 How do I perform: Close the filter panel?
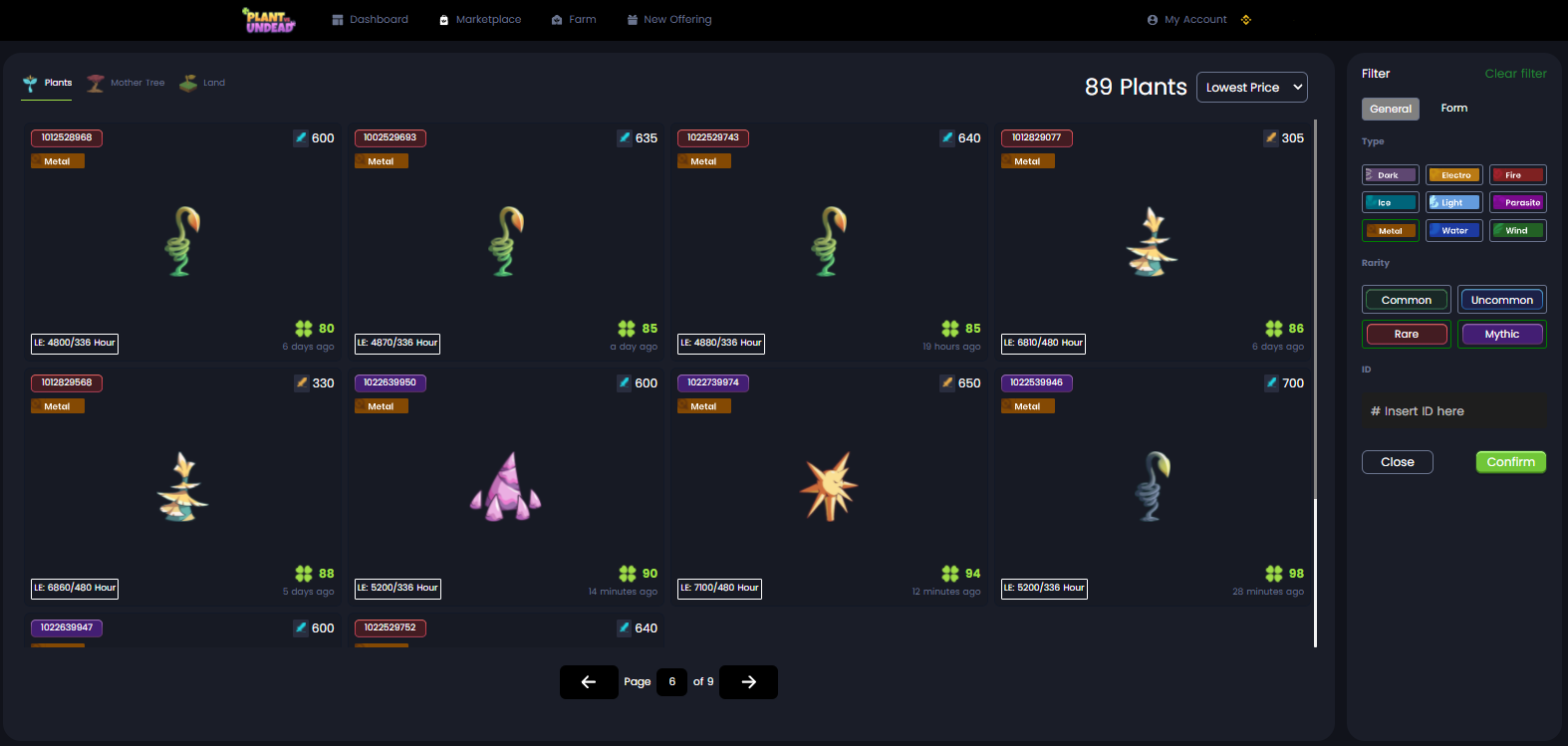(x=1397, y=462)
